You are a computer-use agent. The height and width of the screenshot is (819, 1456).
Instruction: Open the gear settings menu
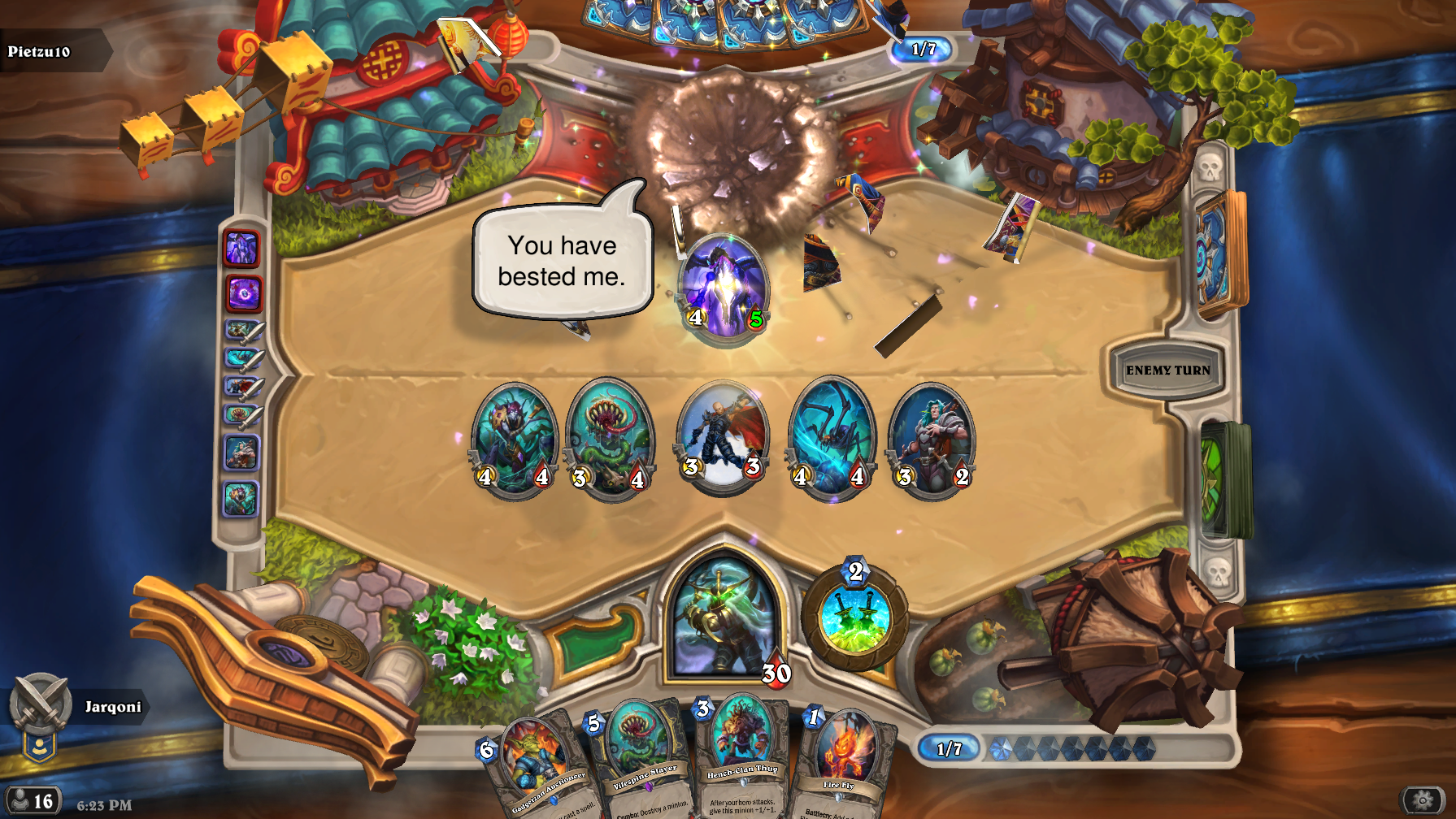coord(1423,800)
